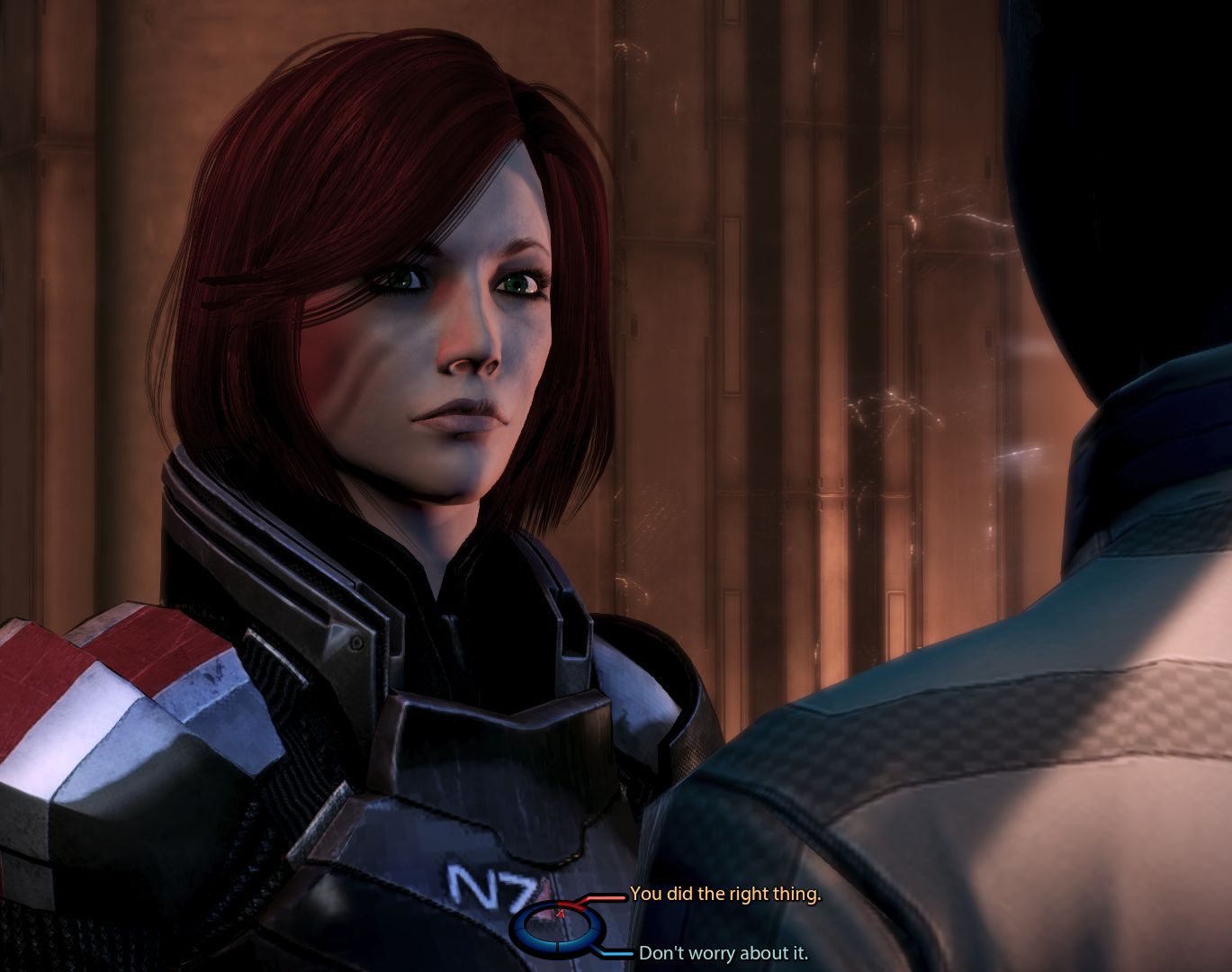Click the bottom blue segment of the dialogue wheel
This screenshot has width=1232, height=972.
pyautogui.click(x=558, y=947)
